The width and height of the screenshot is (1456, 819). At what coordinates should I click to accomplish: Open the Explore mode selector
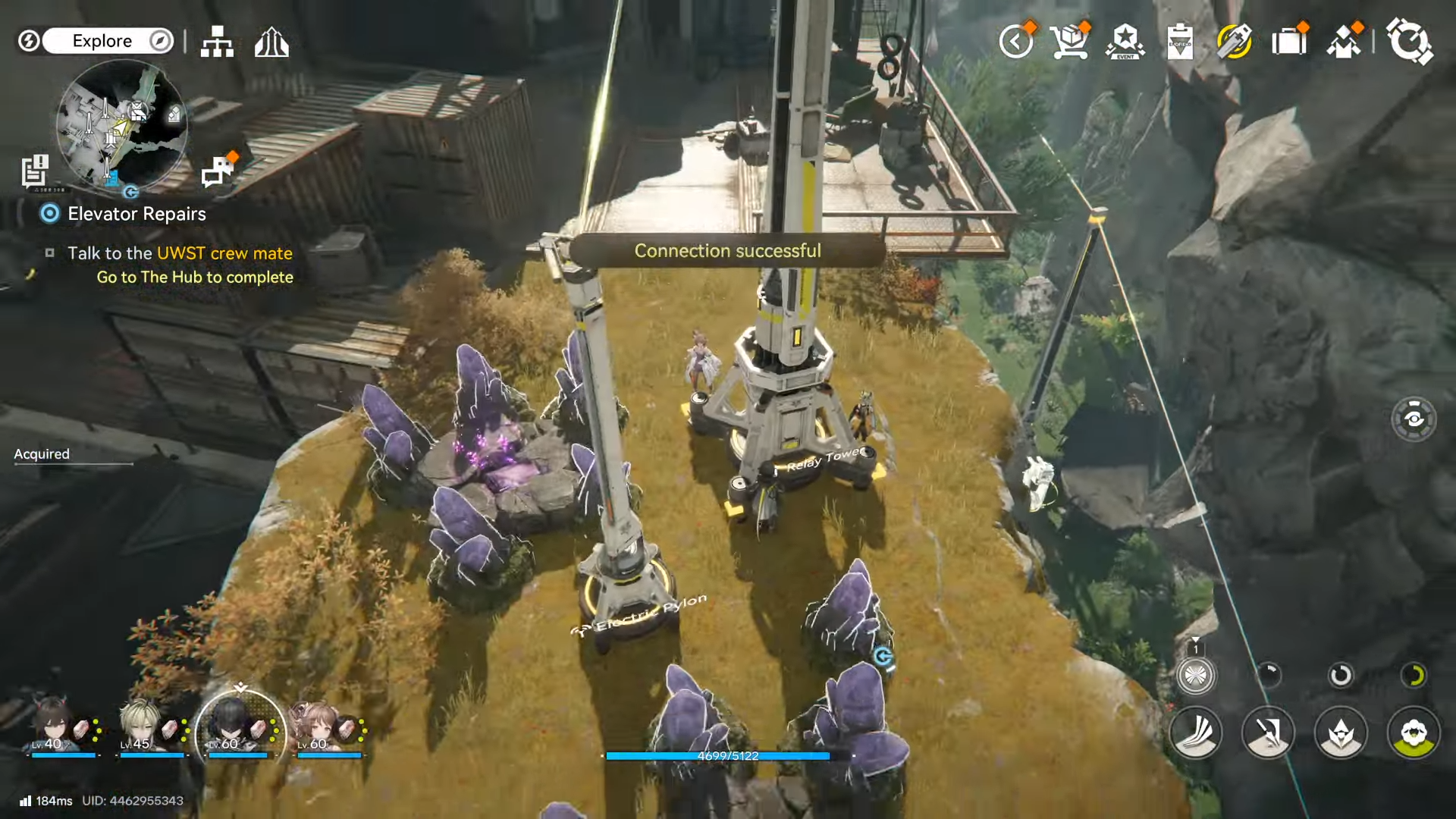pyautogui.click(x=102, y=41)
